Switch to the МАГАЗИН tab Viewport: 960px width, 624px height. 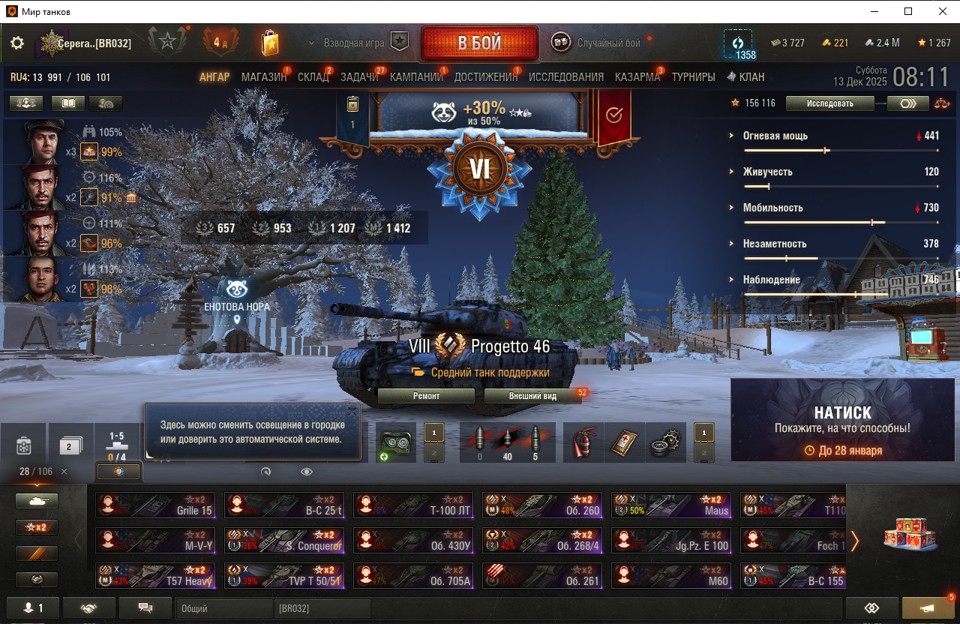point(264,77)
